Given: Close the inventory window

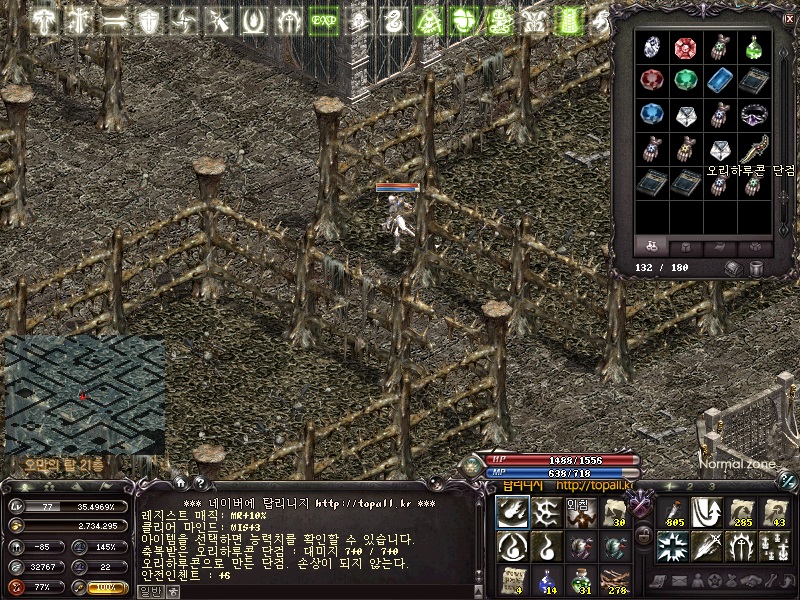Looking at the screenshot, I should (x=786, y=17).
